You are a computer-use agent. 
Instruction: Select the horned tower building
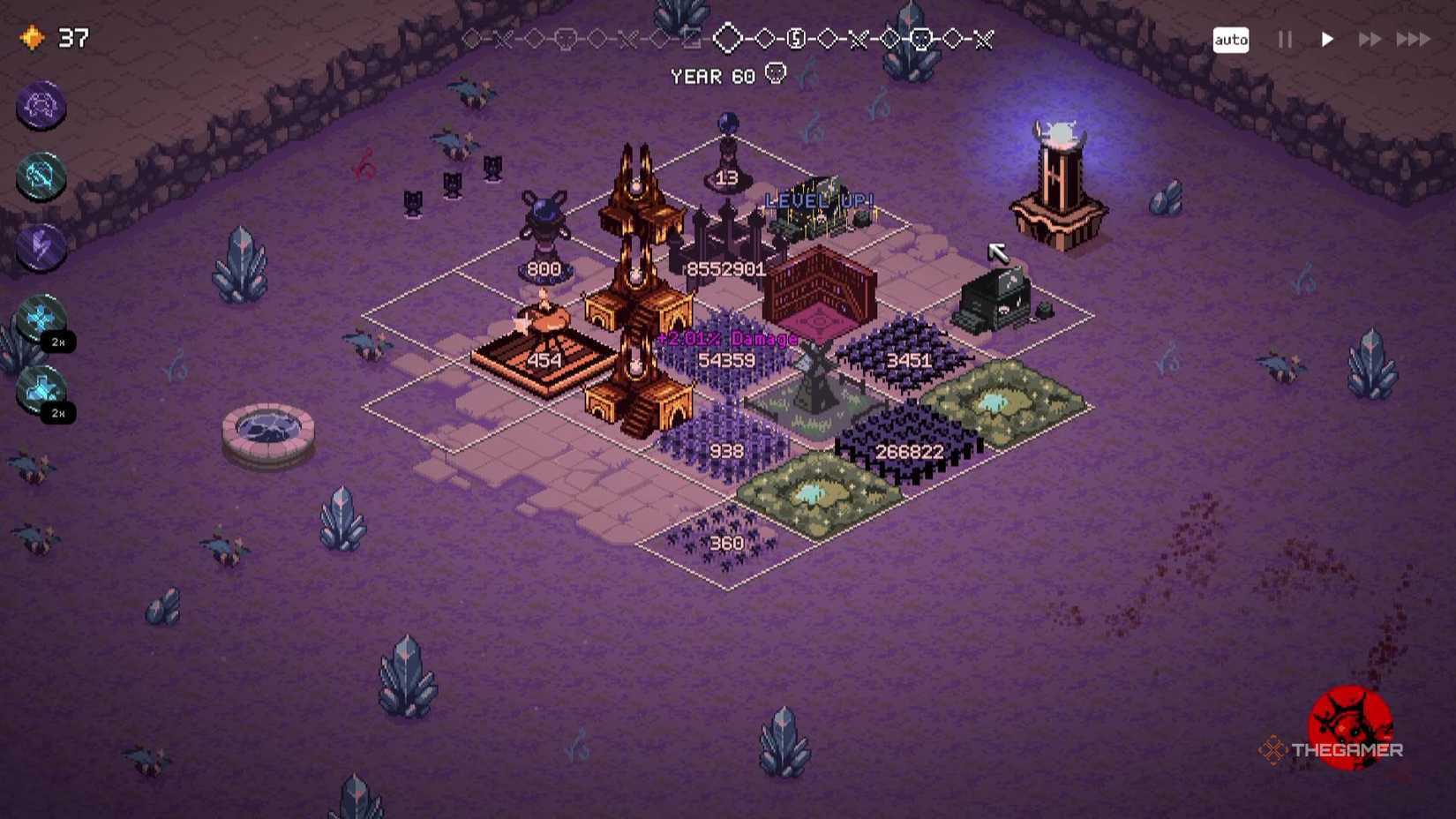[1060, 172]
